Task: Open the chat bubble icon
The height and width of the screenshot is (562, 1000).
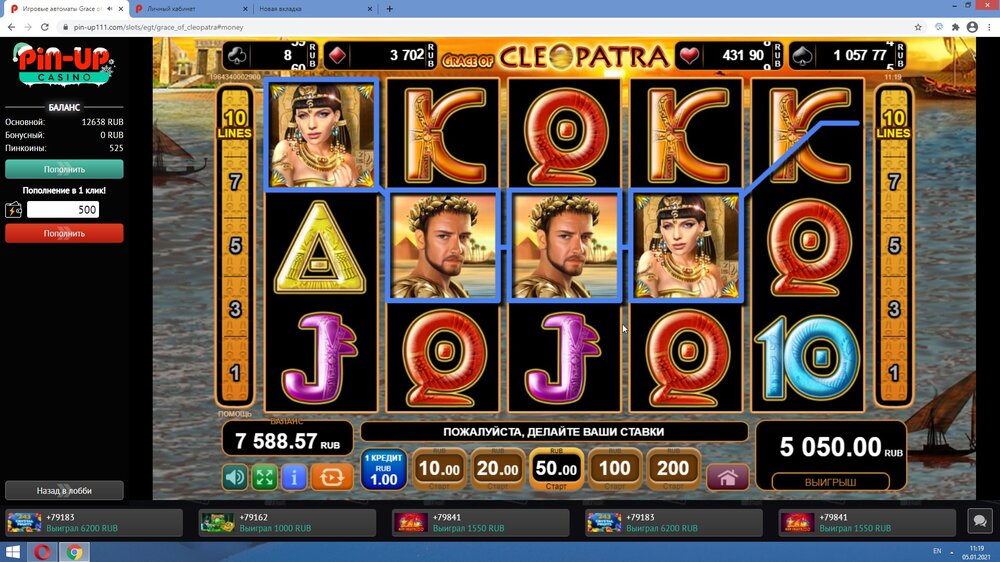Action: (x=979, y=521)
